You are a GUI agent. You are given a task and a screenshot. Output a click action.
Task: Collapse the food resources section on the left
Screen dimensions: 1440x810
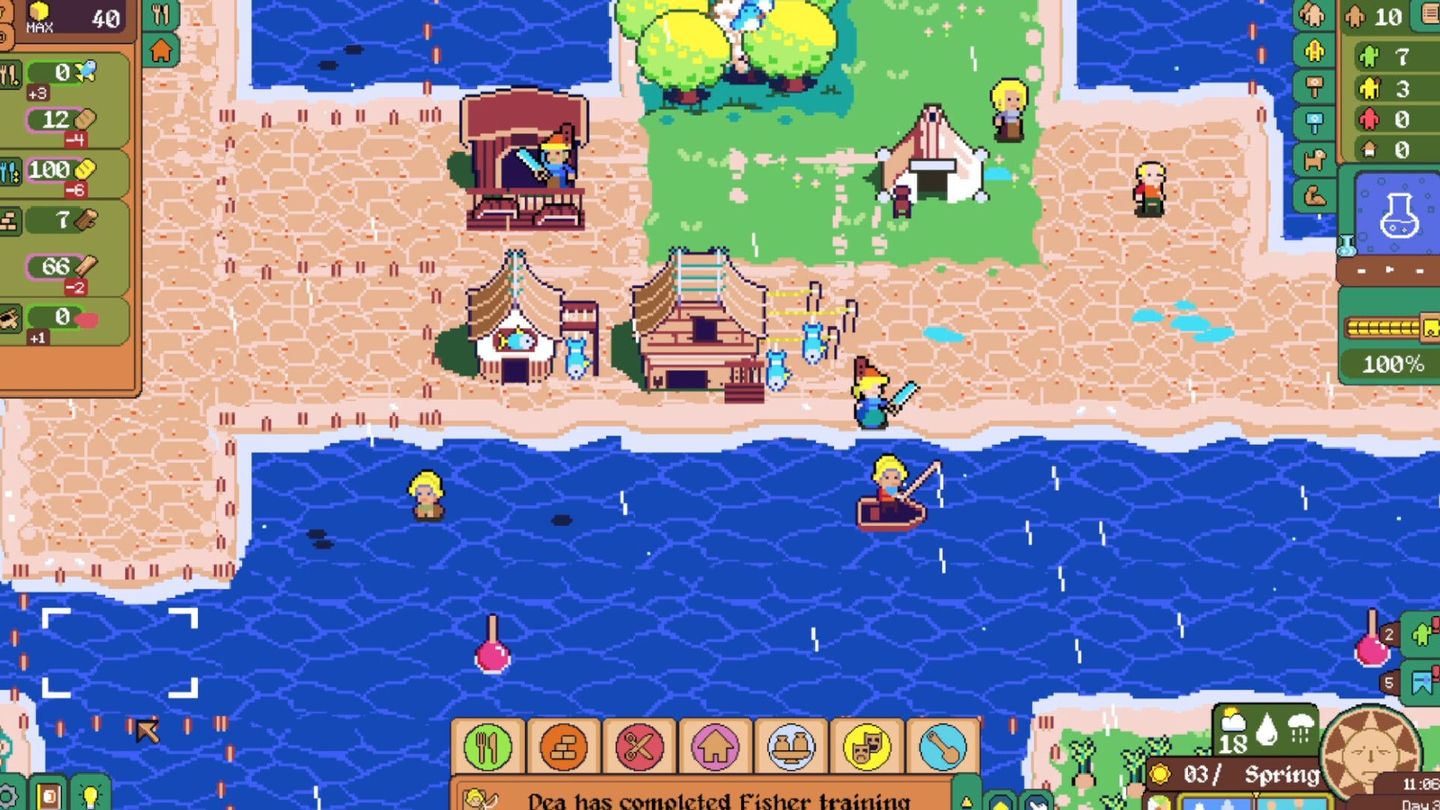click(9, 73)
